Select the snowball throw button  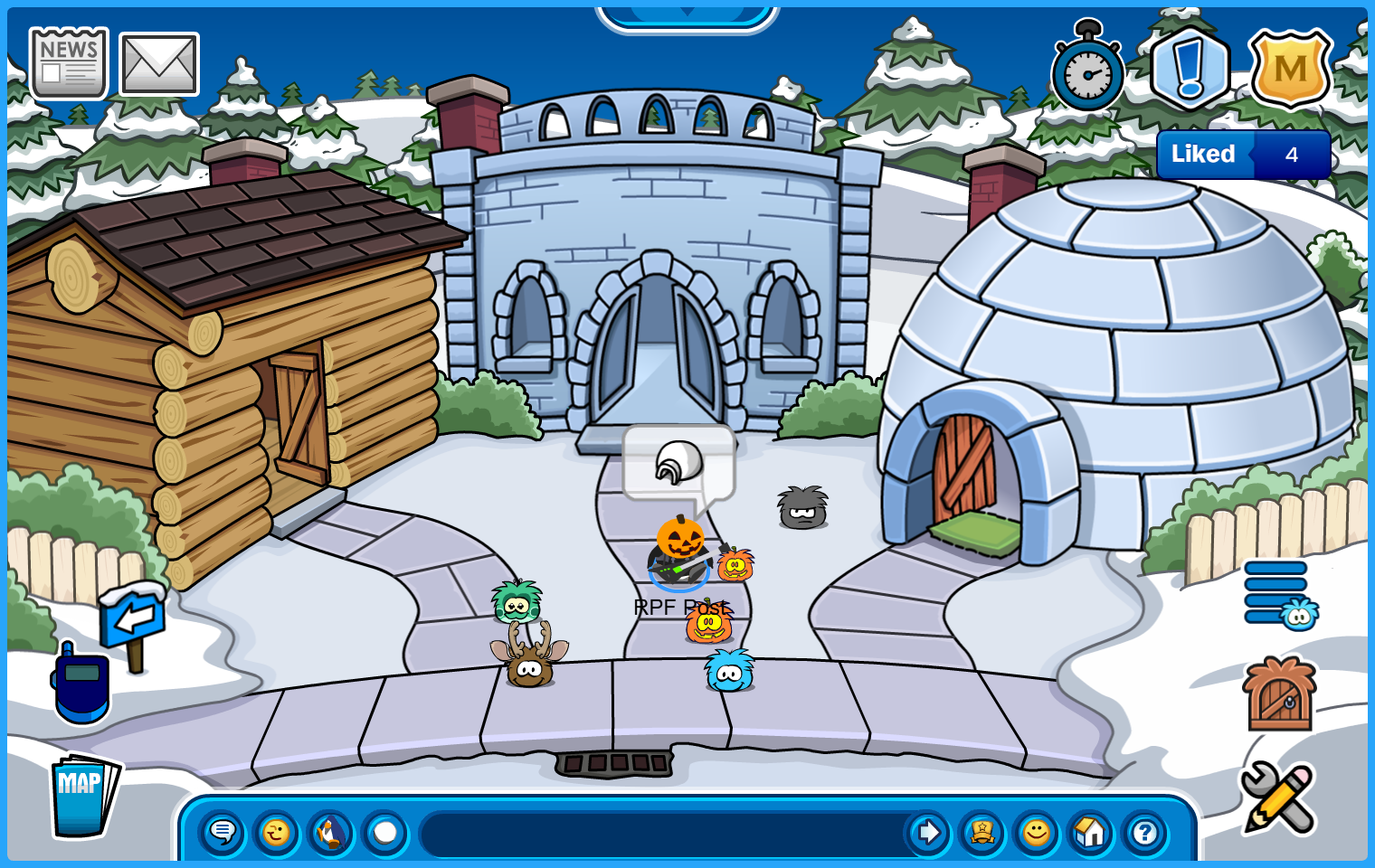click(x=385, y=832)
